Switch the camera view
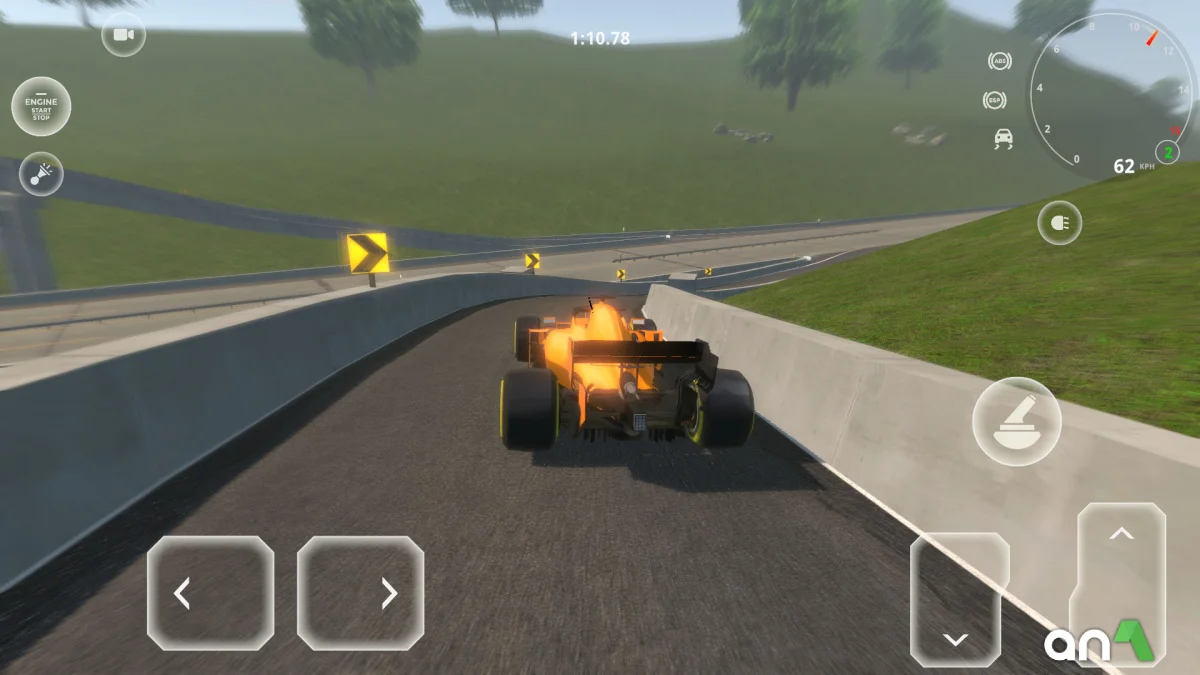Screen dimensions: 1200x675 [123, 36]
